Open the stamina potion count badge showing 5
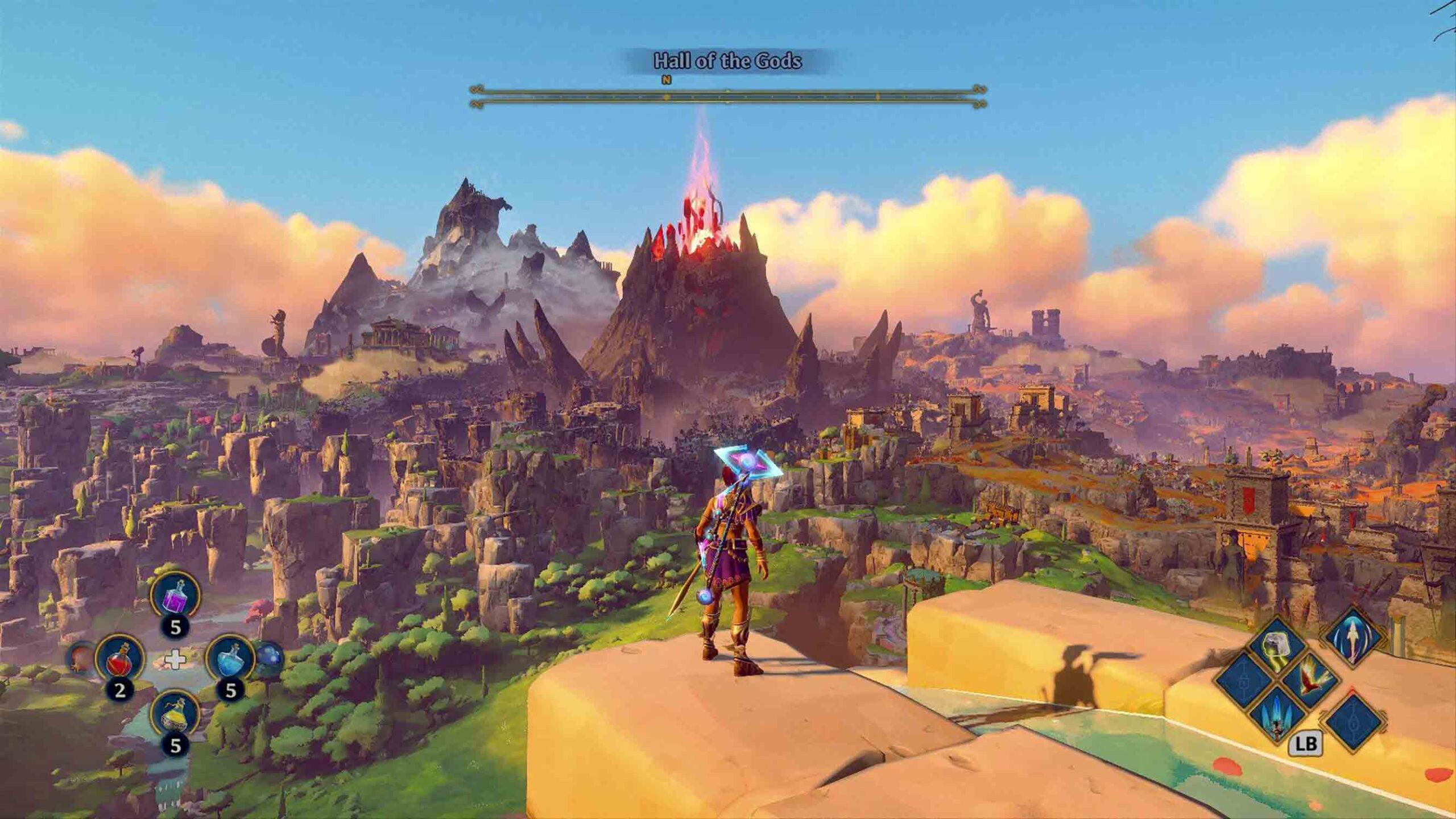Viewport: 1456px width, 819px height. coord(229,689)
